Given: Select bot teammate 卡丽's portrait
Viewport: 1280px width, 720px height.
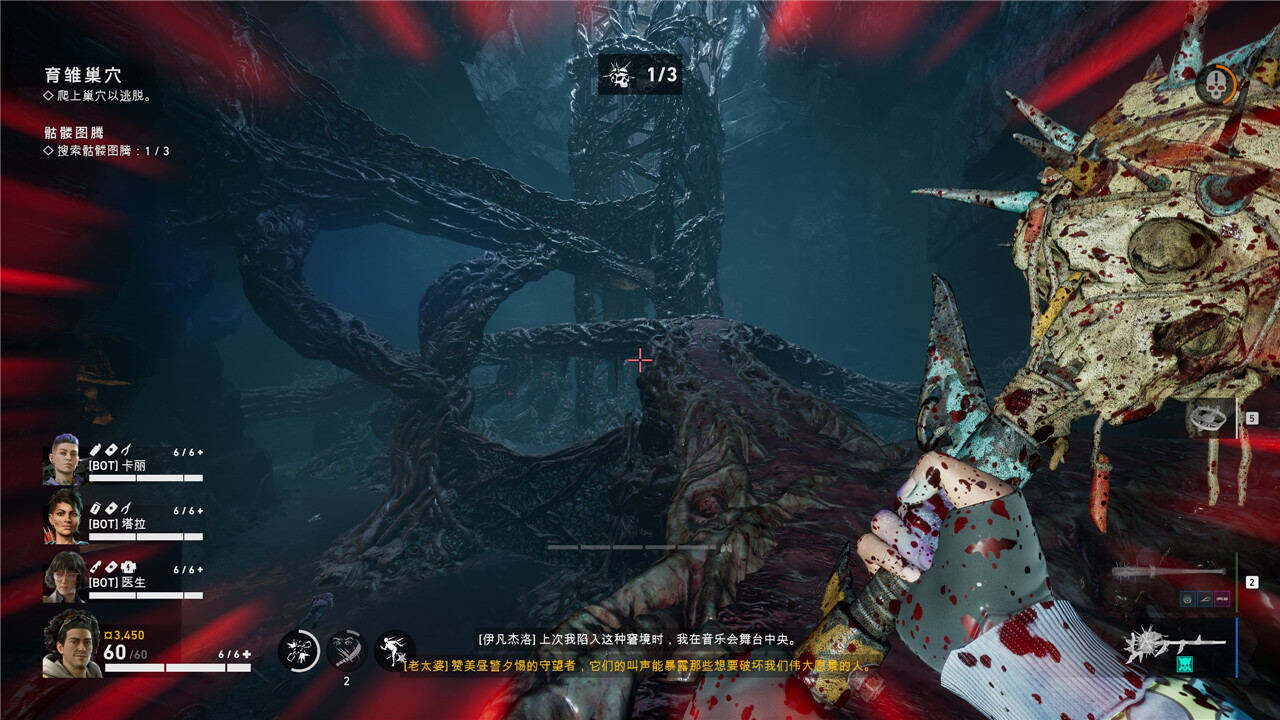Looking at the screenshot, I should coord(63,460).
